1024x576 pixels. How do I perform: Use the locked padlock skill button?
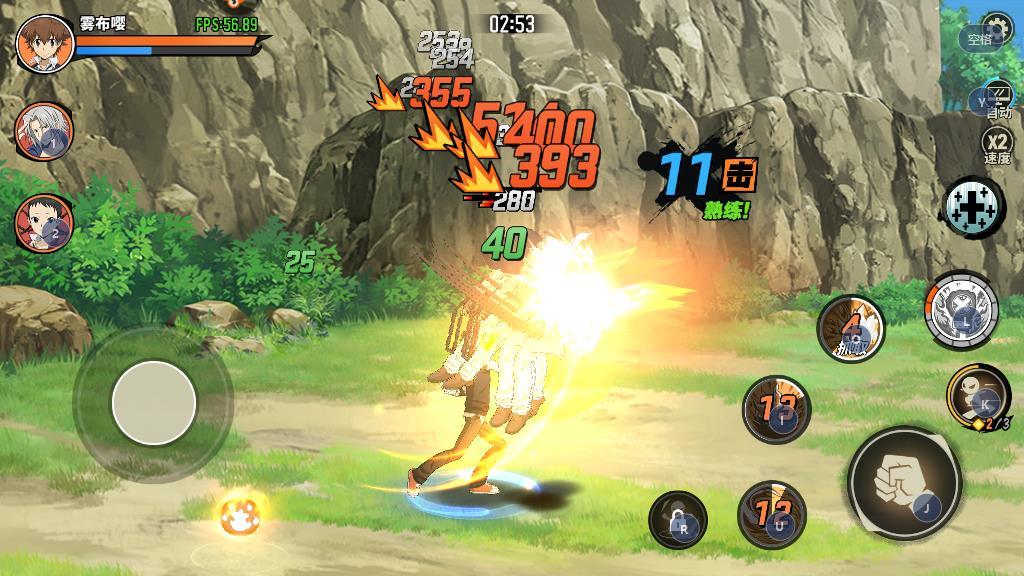tap(677, 520)
